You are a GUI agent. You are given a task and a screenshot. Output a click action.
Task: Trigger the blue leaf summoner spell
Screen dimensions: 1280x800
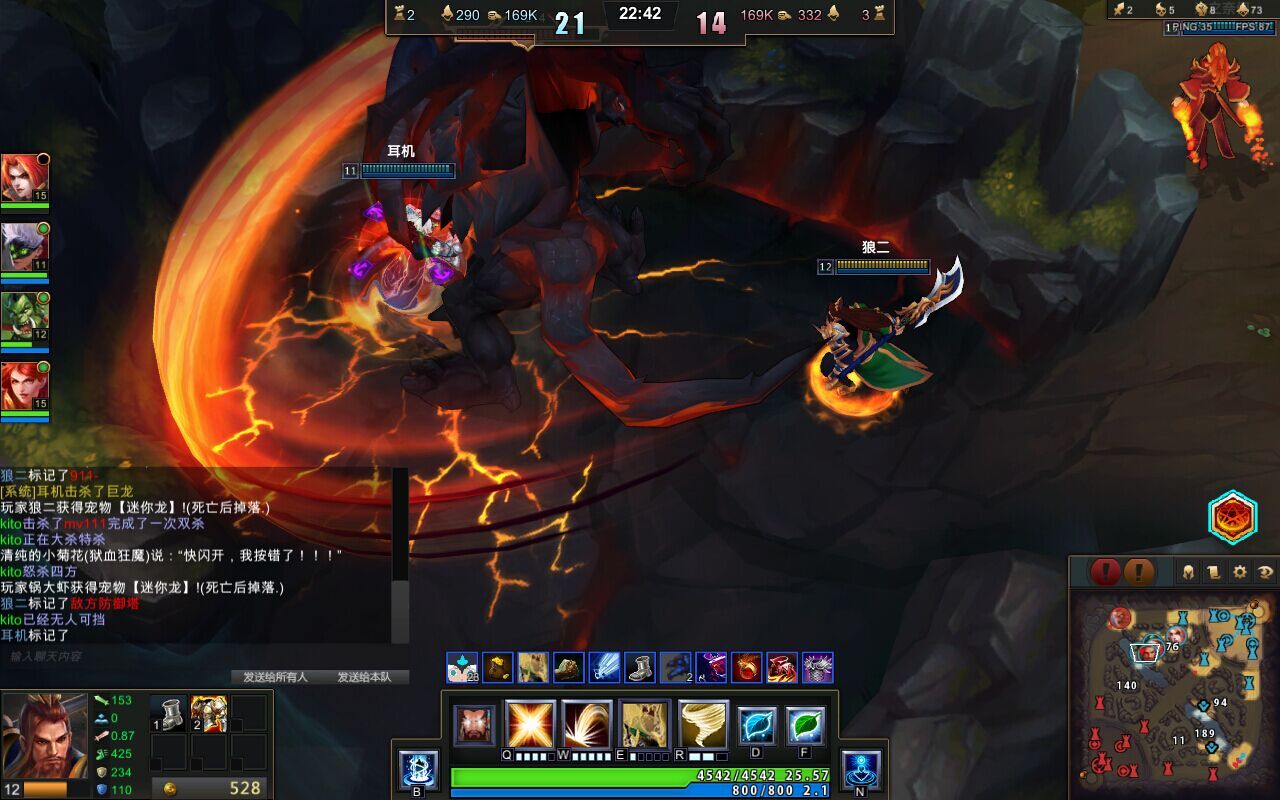[x=757, y=726]
